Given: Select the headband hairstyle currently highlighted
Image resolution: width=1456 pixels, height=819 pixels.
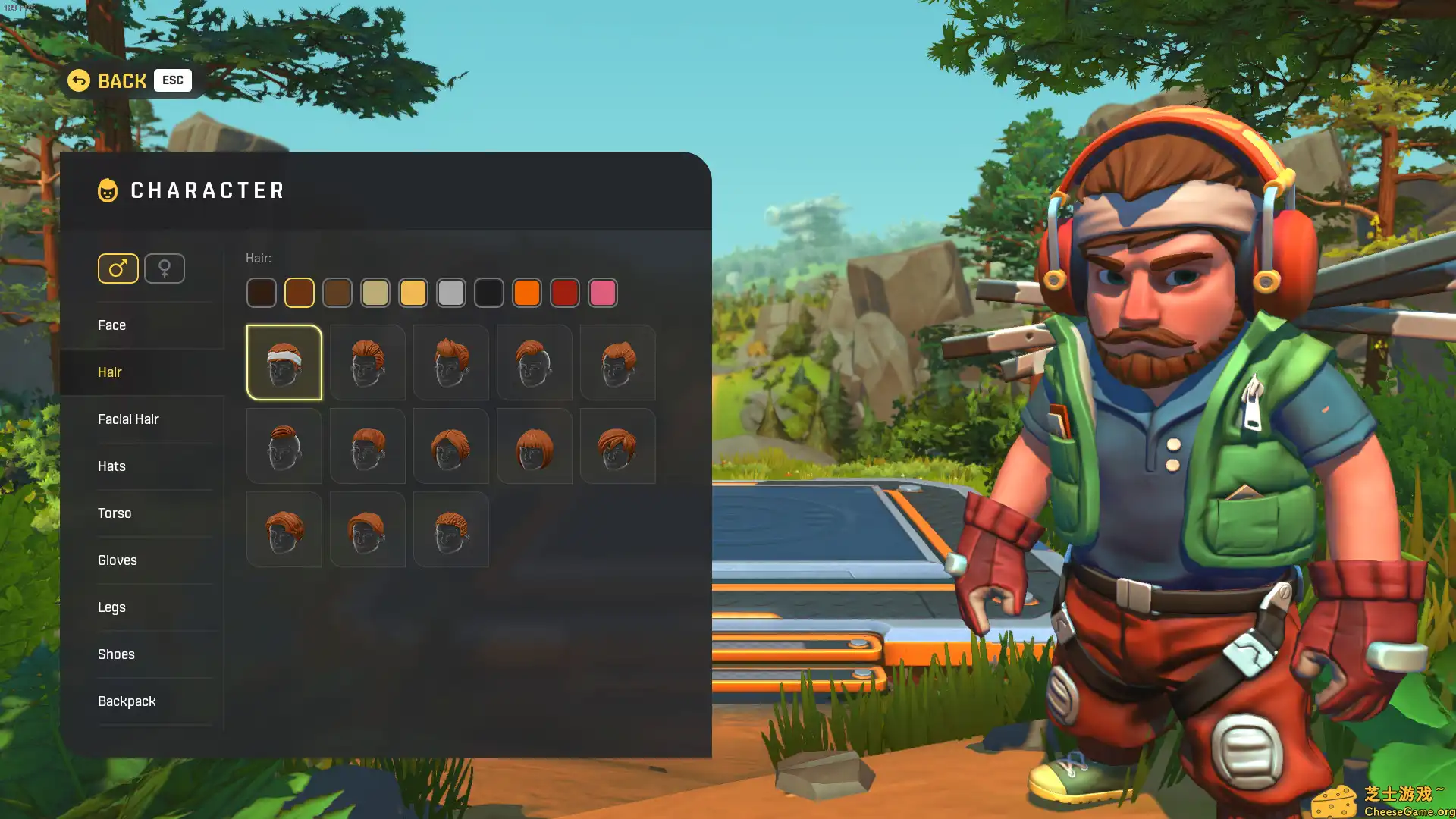Looking at the screenshot, I should (x=284, y=362).
